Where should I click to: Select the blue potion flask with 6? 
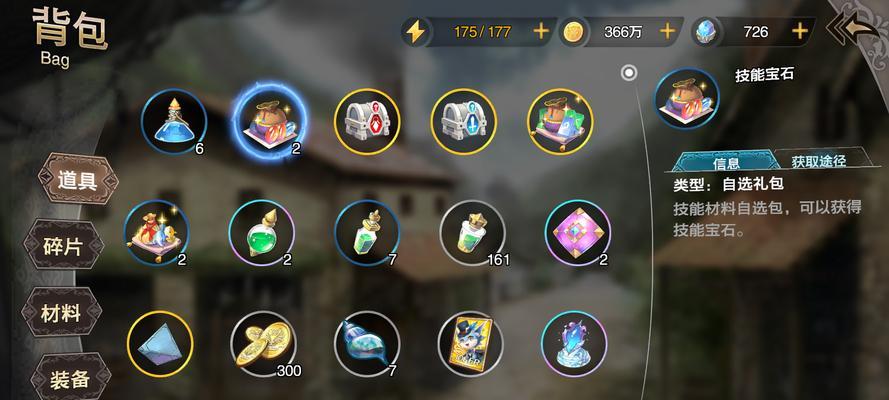coord(174,121)
